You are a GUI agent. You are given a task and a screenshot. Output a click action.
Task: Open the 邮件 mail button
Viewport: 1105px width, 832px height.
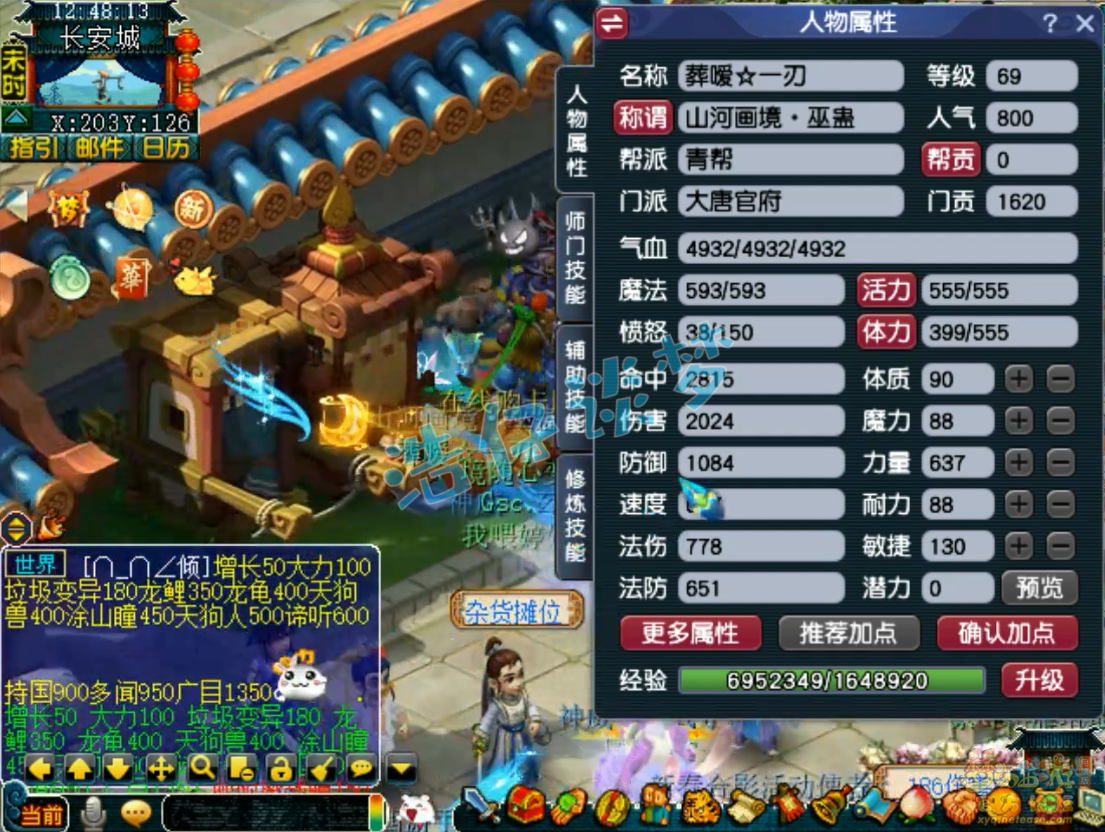pyautogui.click(x=100, y=148)
